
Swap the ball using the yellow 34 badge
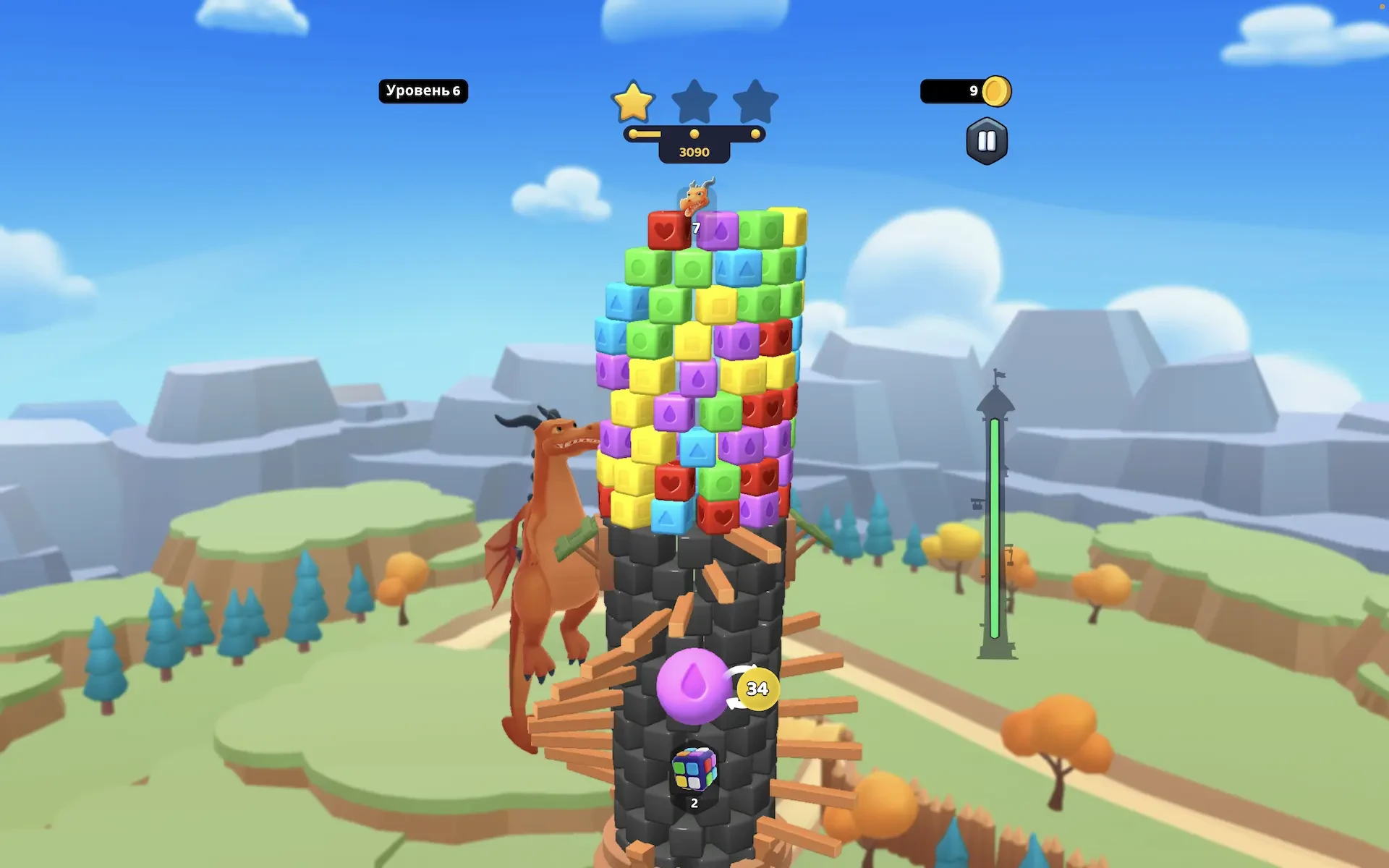757,689
